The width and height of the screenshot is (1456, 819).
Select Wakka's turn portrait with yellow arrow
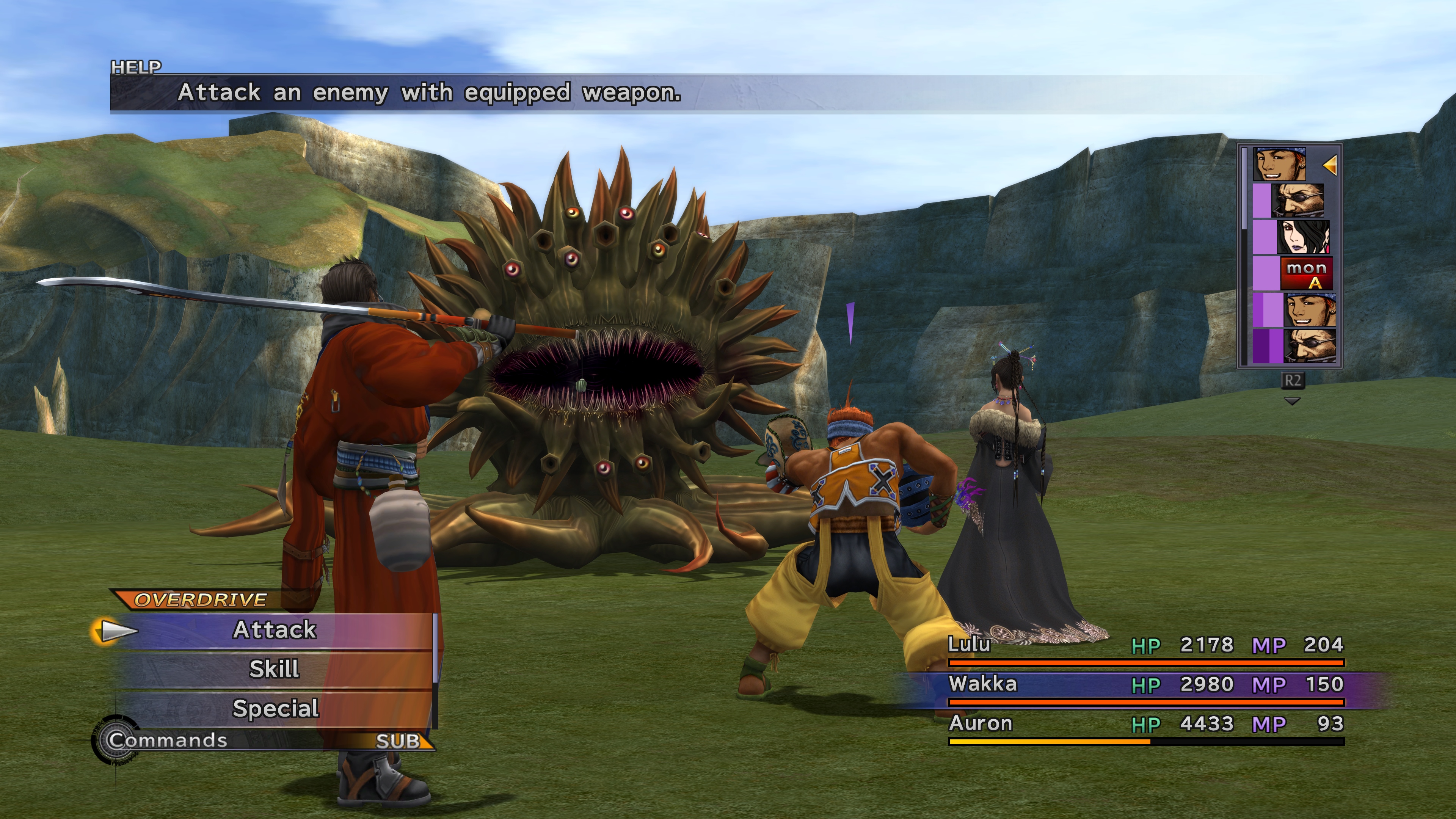[x=1280, y=165]
